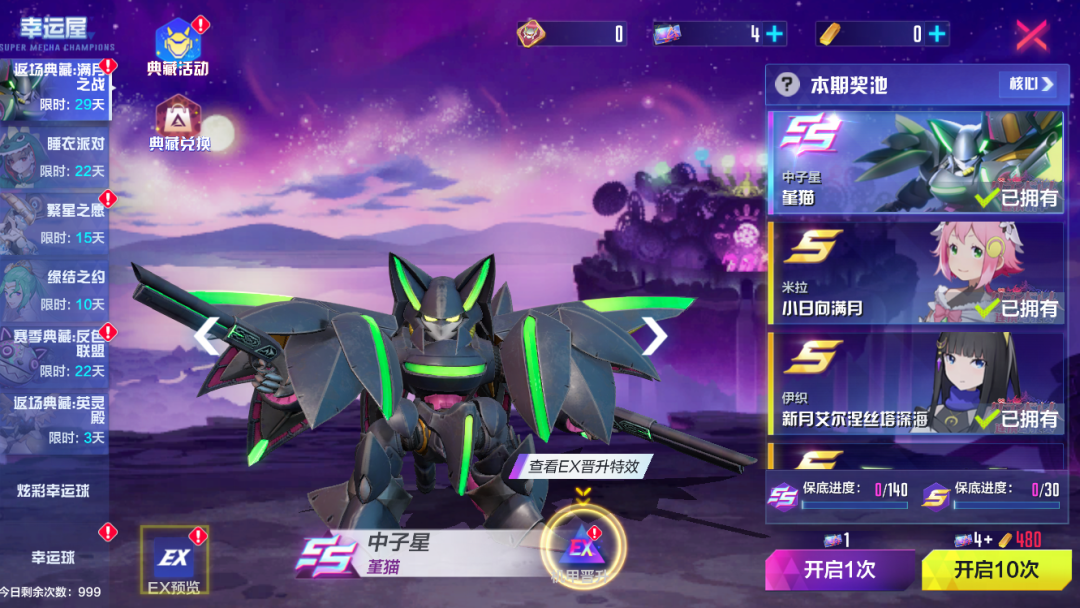Screen dimensions: 1080x608
Task: Add more gold tickets with plus button
Action: coord(936,34)
